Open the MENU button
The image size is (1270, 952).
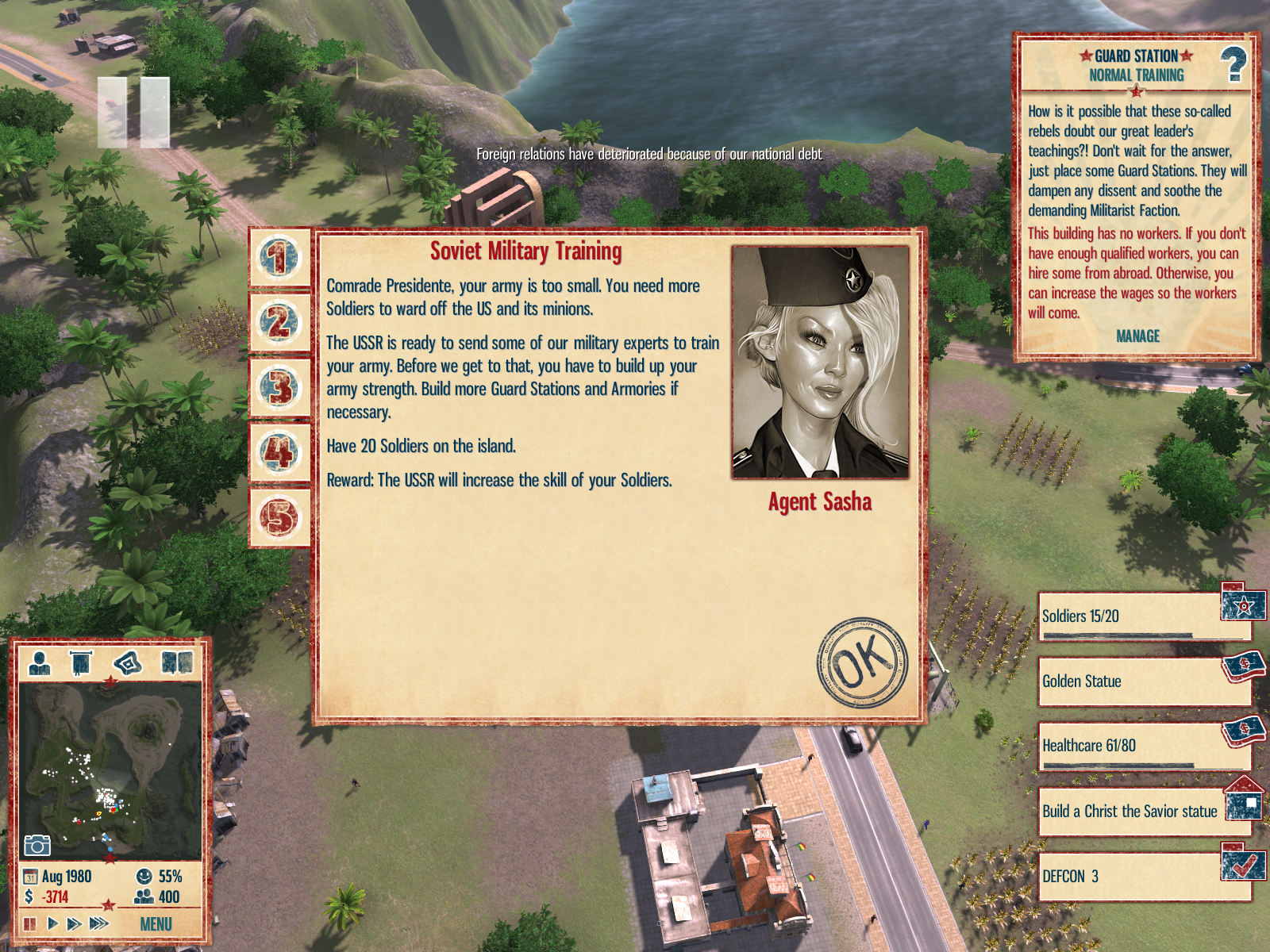pos(156,924)
